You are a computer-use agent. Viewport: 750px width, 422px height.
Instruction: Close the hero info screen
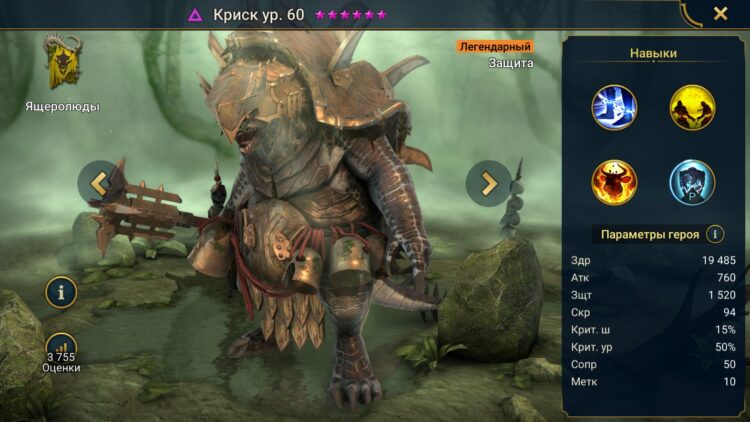pos(720,14)
